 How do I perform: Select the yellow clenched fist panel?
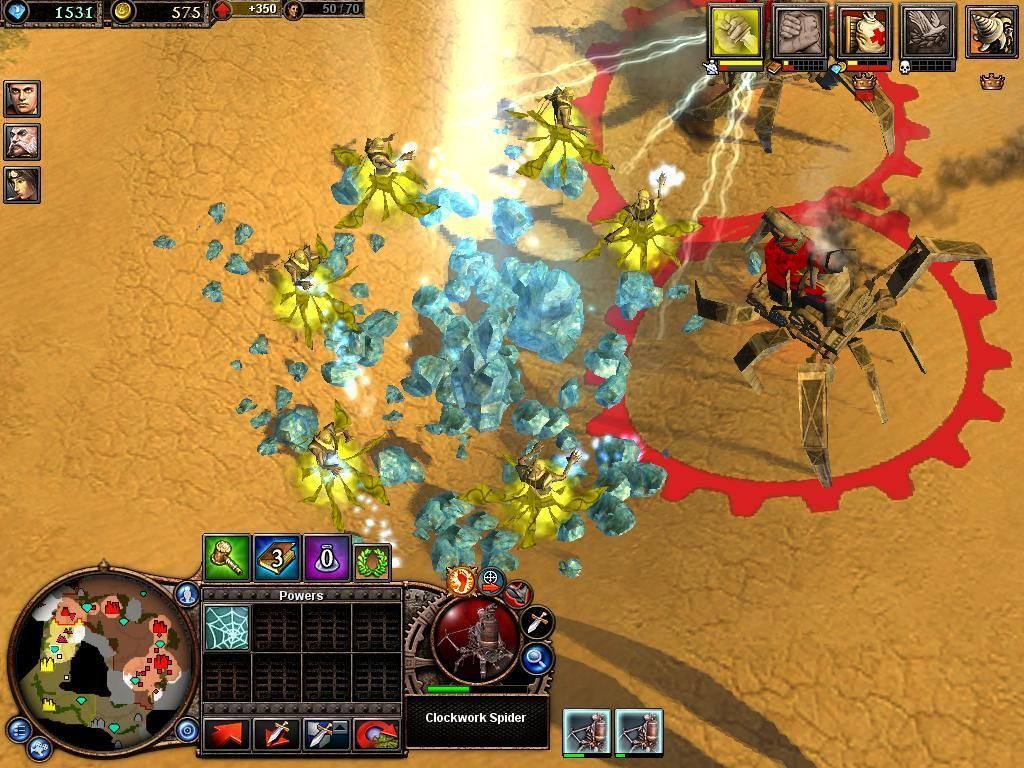[x=737, y=31]
